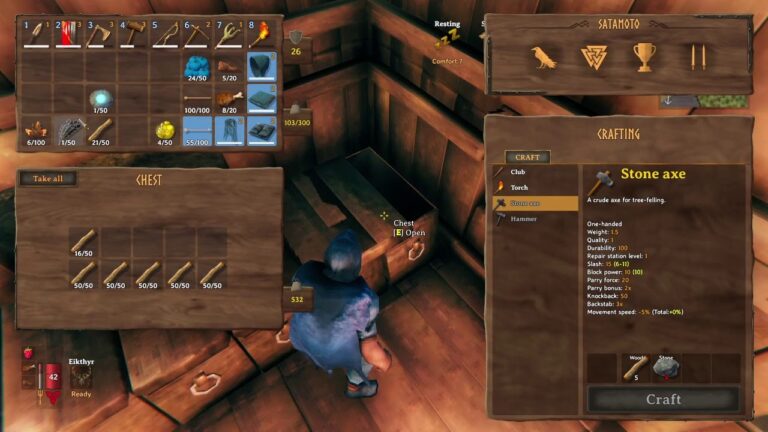Select the cooked meat drumstick stack

tap(230, 99)
